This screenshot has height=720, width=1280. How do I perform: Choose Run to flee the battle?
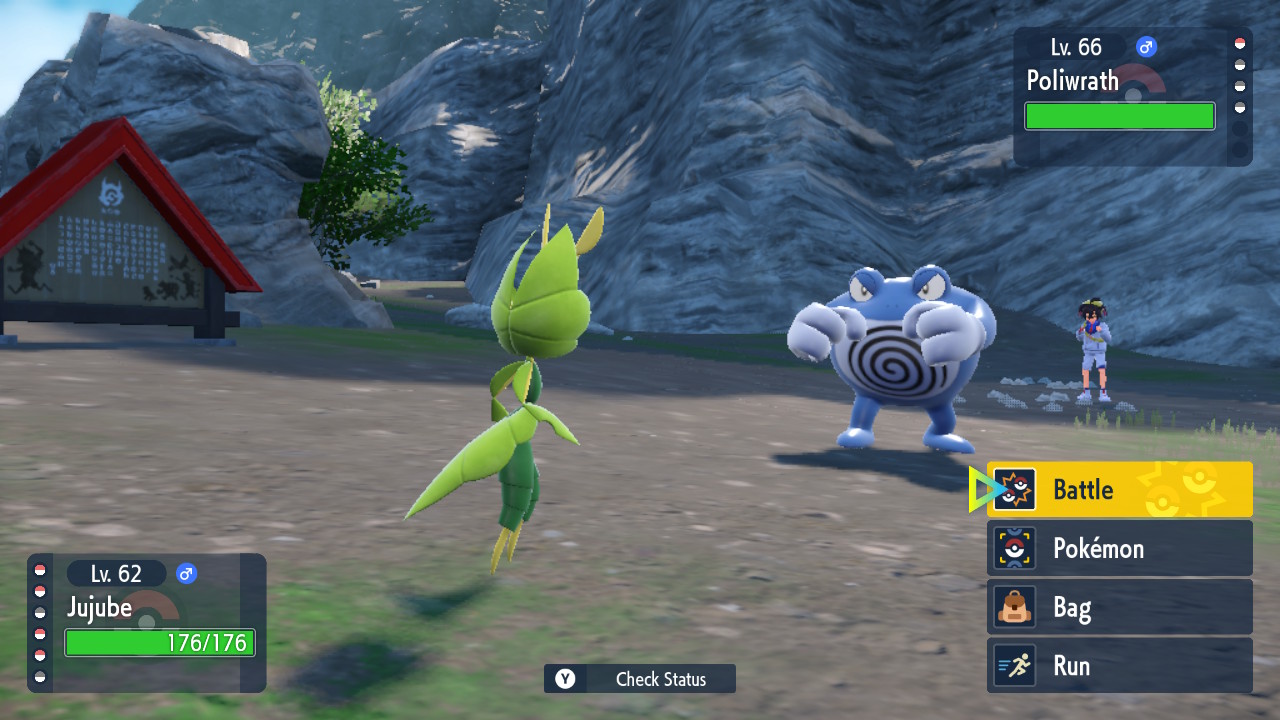[x=1119, y=666]
